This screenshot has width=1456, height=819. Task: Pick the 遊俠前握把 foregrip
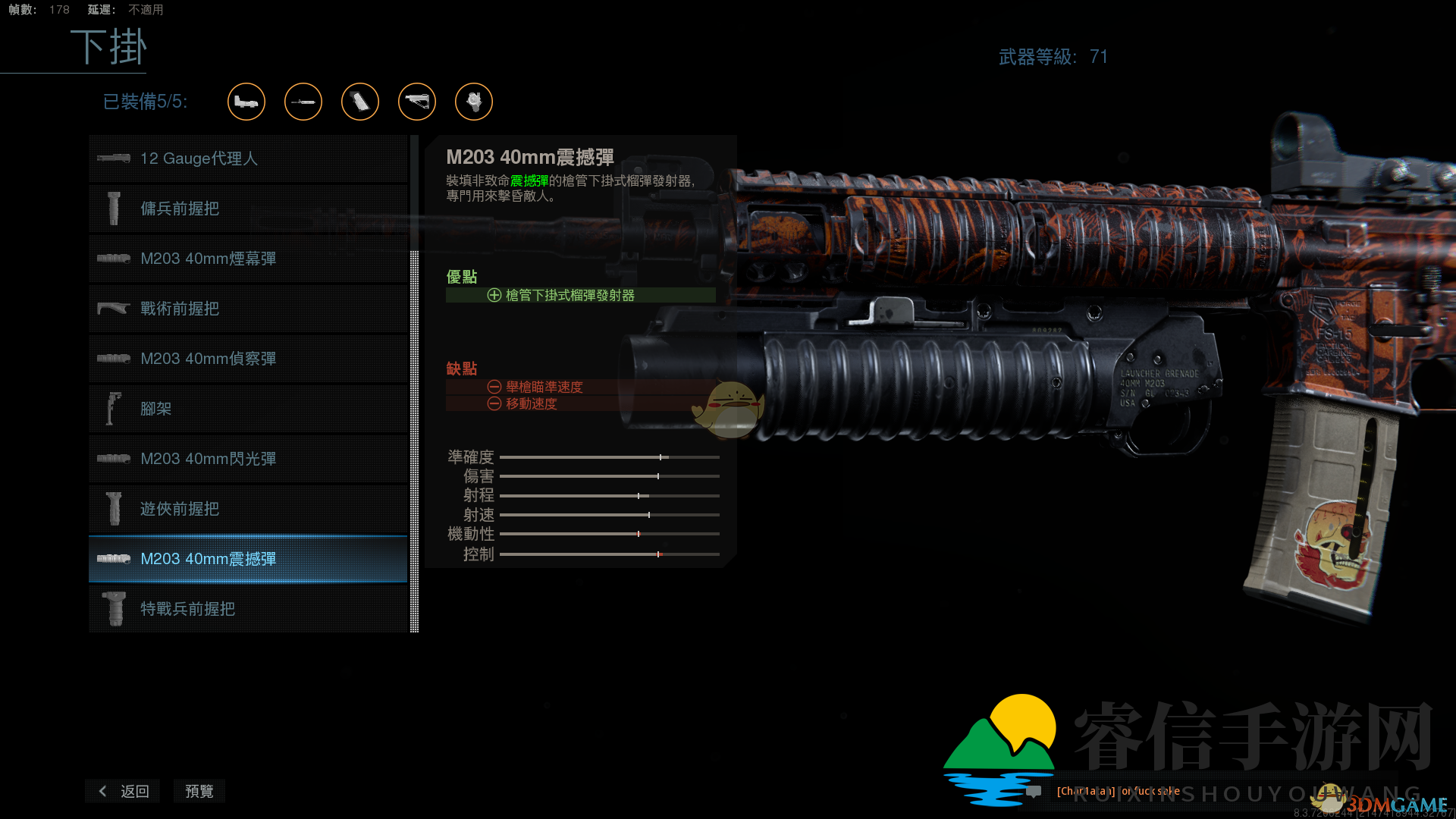click(248, 509)
